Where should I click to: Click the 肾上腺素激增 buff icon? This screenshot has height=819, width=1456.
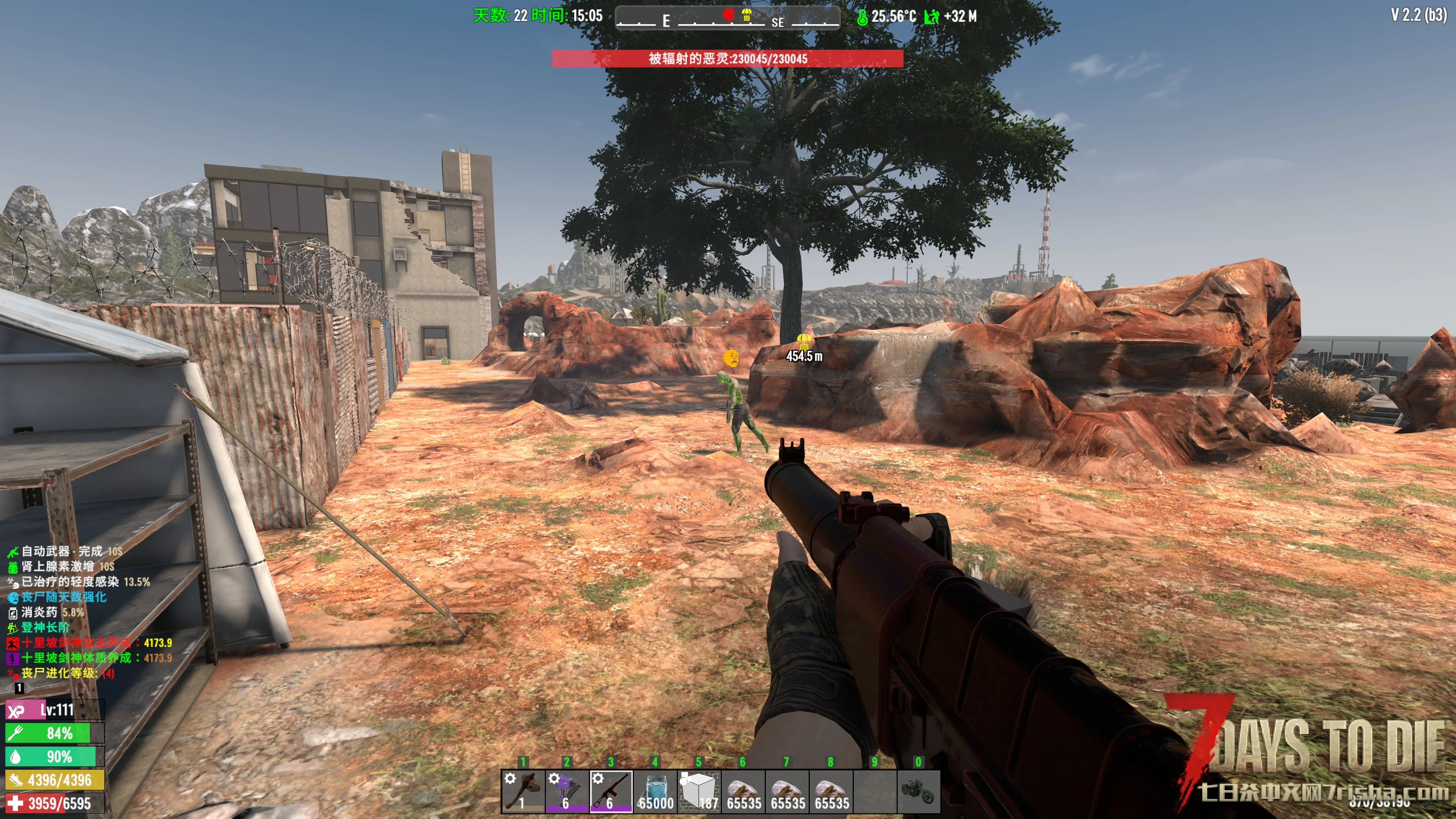(x=13, y=567)
